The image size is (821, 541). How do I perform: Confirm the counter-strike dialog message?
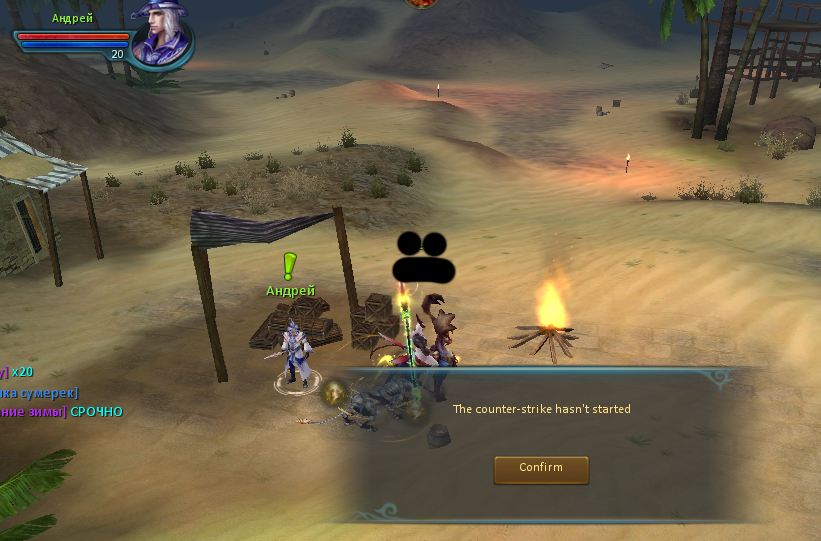[x=541, y=469]
